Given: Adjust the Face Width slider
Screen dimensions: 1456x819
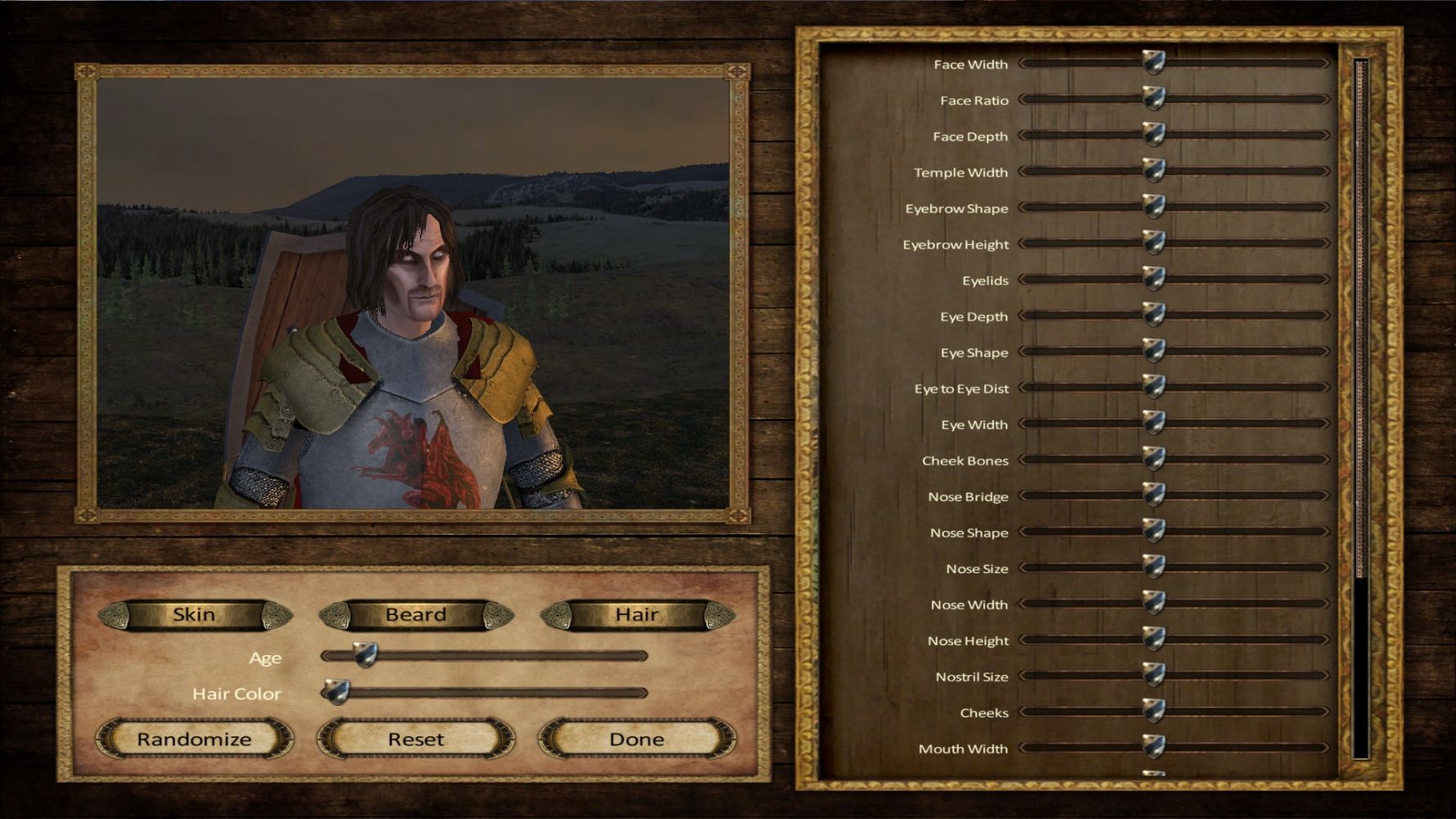Looking at the screenshot, I should (x=1154, y=62).
